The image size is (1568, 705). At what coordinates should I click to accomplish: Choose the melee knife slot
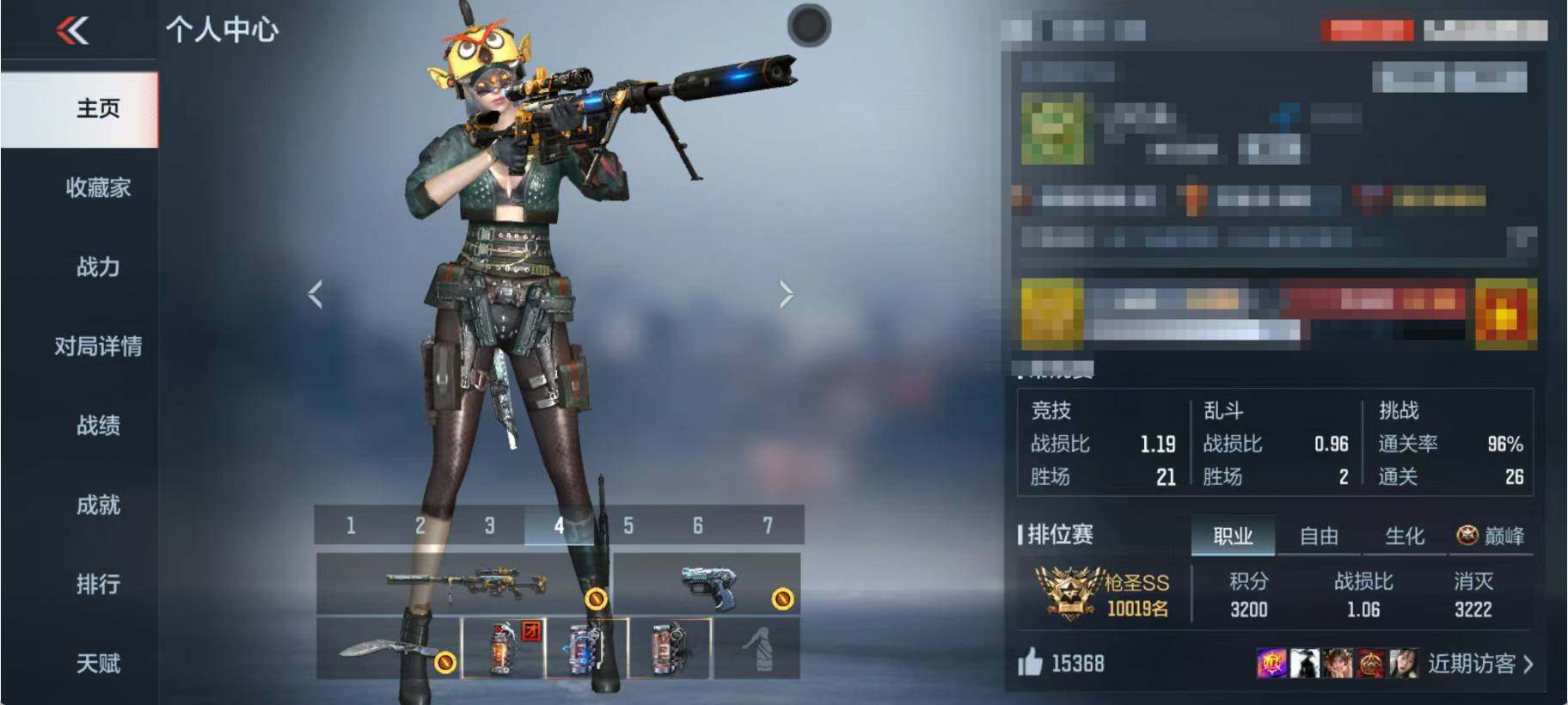(389, 649)
